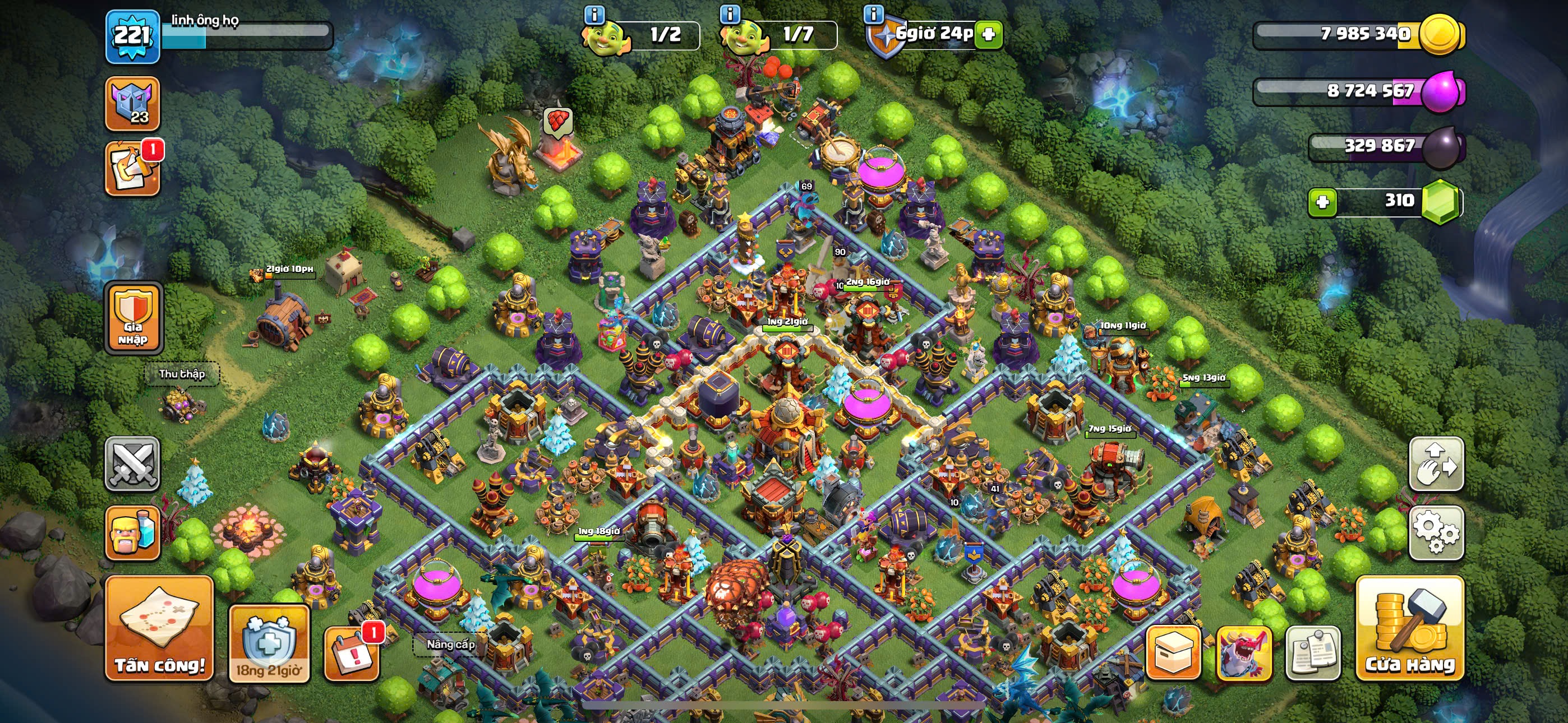
Task: Show info for the 1/7 builders counter
Action: 730,13
